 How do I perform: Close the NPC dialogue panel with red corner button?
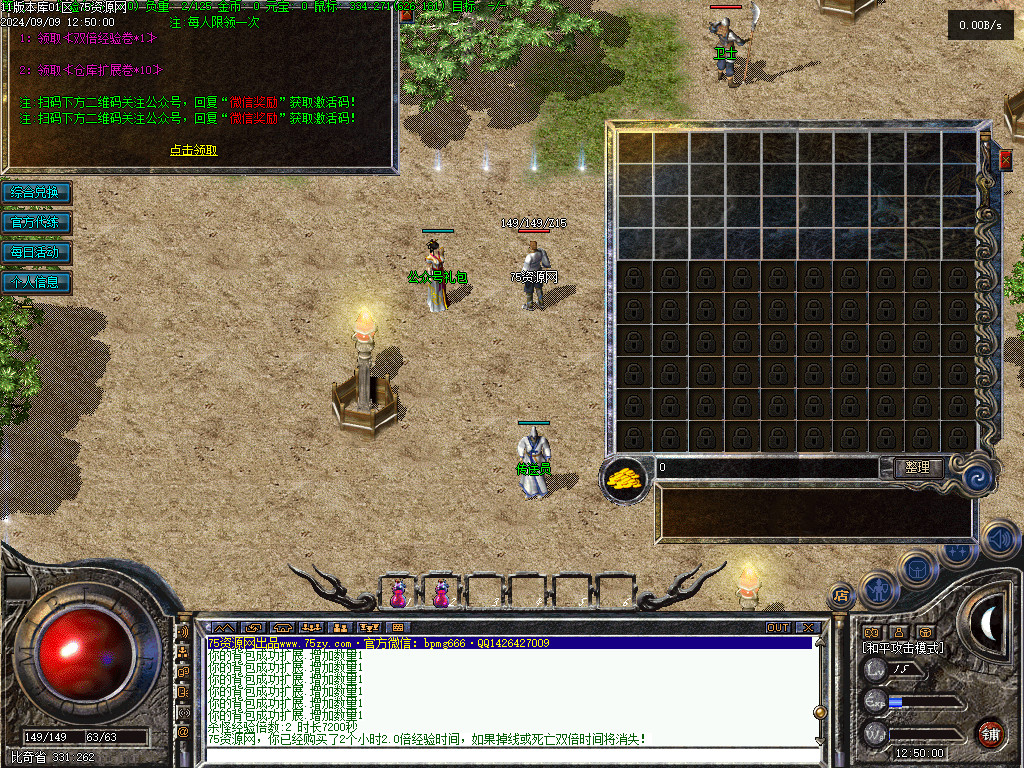(406, 16)
